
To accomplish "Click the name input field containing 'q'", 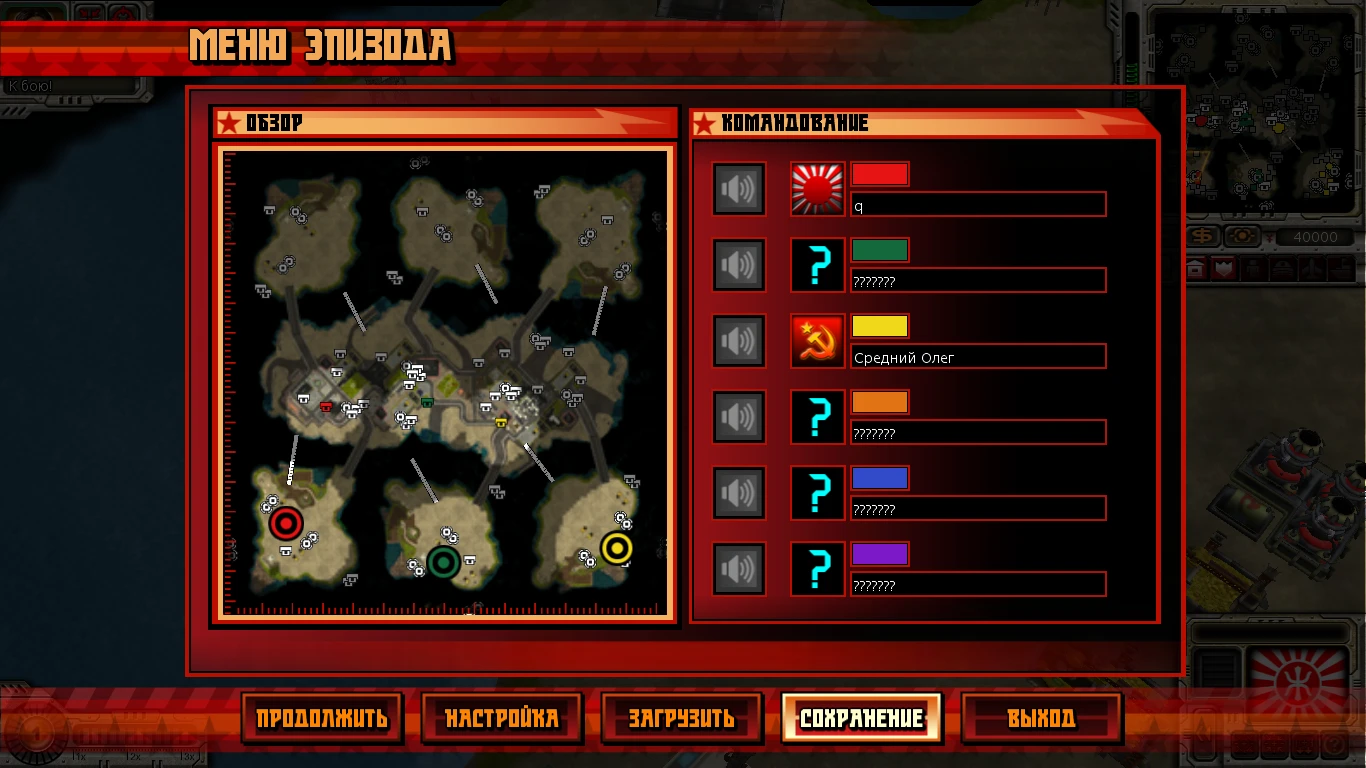I will click(x=977, y=204).
